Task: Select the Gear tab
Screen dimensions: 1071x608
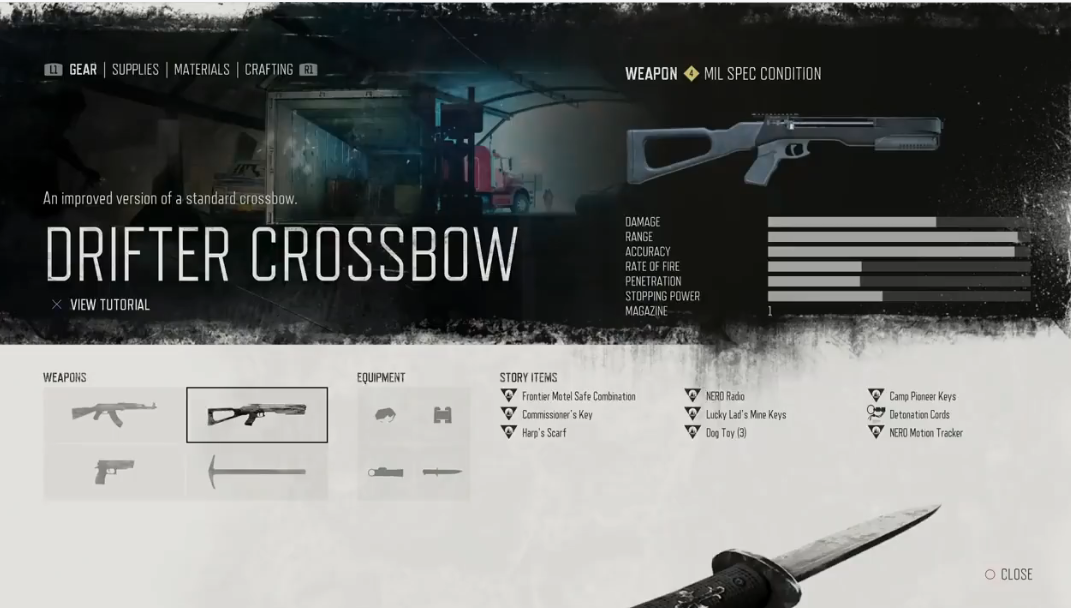Action: click(83, 70)
